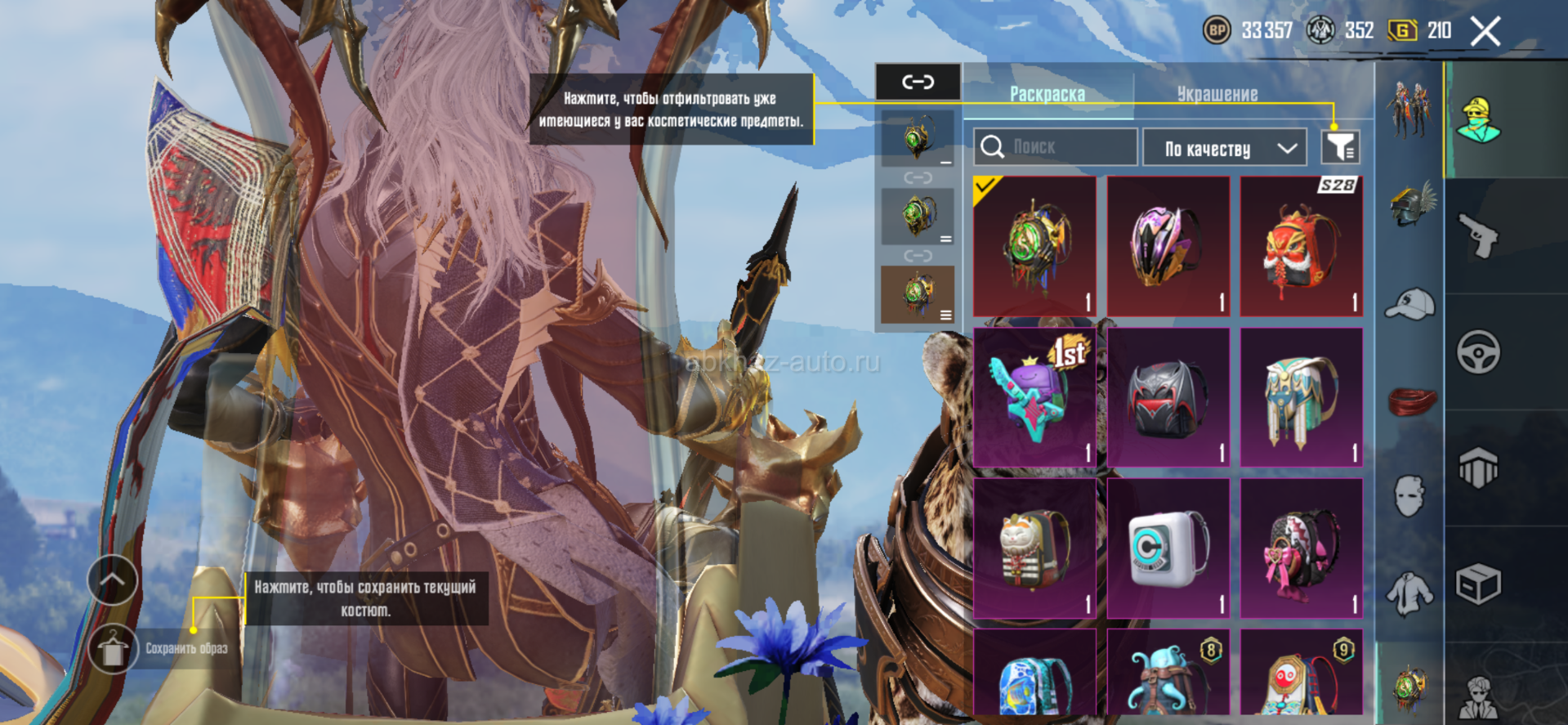Select the black and red bat backpack
The width and height of the screenshot is (1568, 725).
1168,397
